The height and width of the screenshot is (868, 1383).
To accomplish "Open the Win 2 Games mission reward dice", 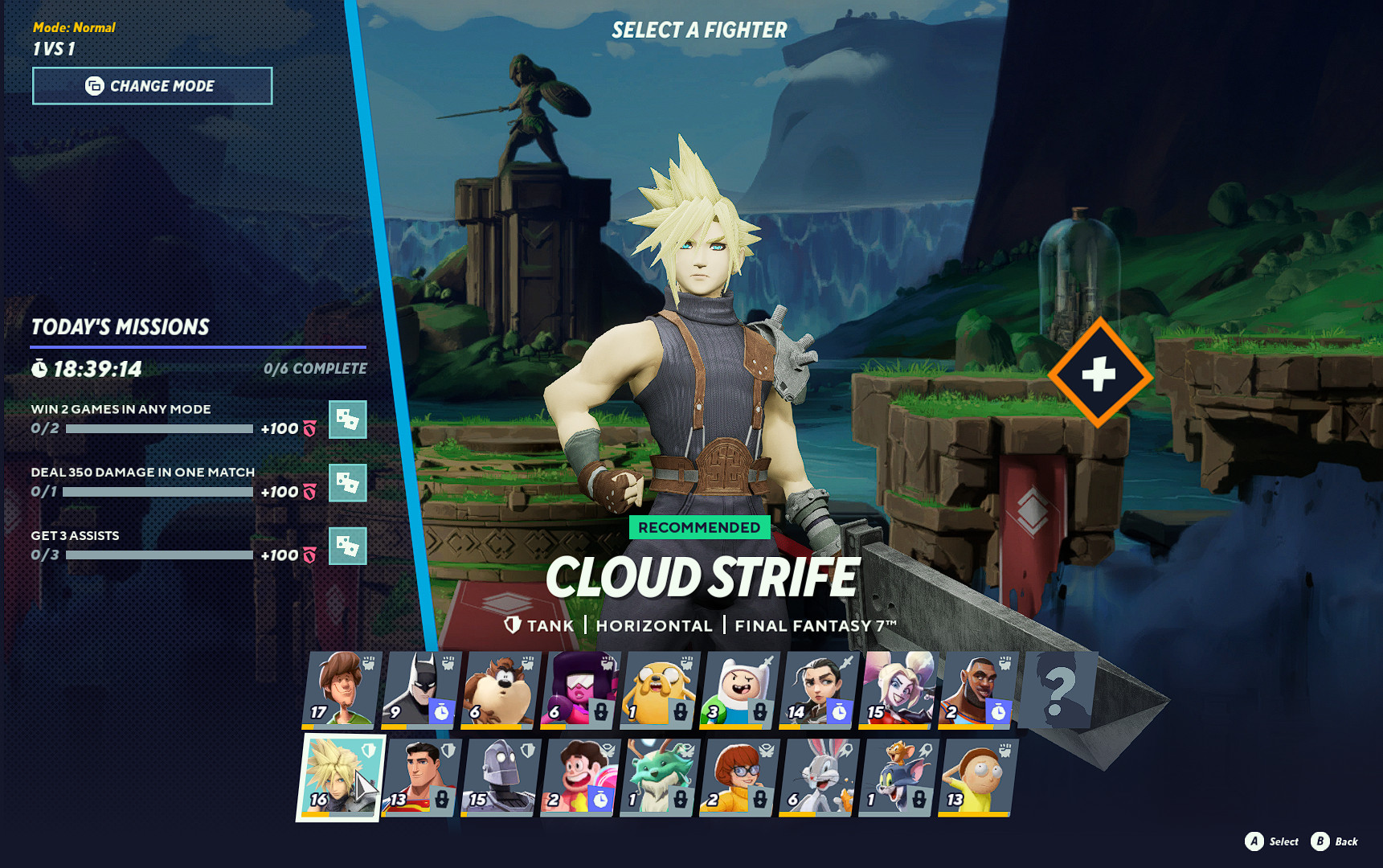I will point(348,420).
